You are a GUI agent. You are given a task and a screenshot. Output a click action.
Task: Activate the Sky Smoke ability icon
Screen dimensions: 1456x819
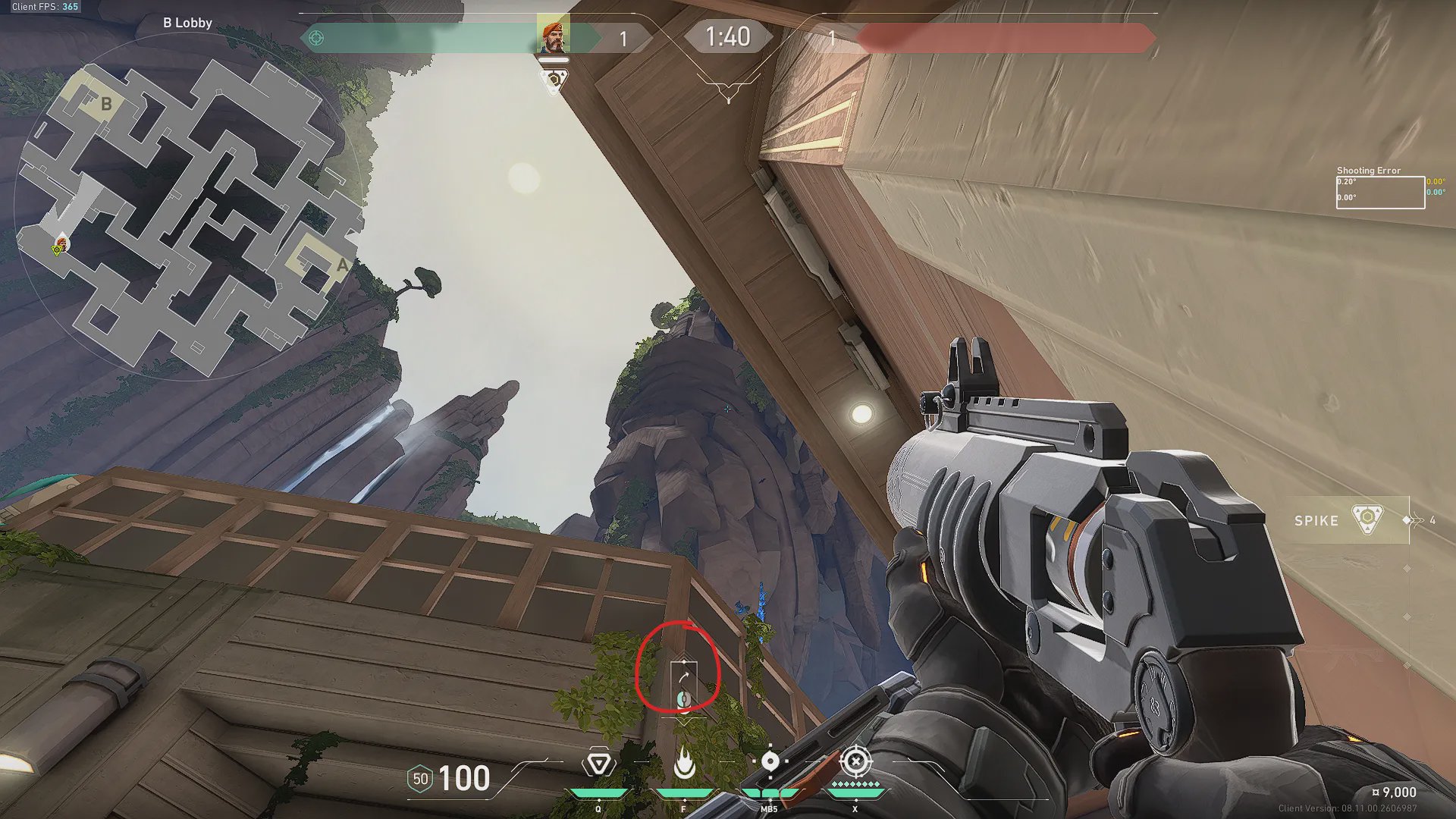click(x=770, y=761)
